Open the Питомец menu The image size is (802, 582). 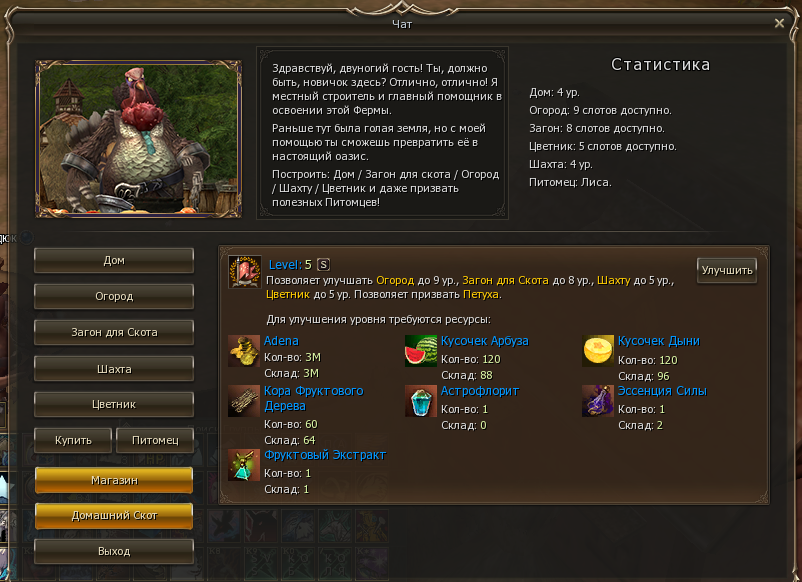(x=154, y=440)
